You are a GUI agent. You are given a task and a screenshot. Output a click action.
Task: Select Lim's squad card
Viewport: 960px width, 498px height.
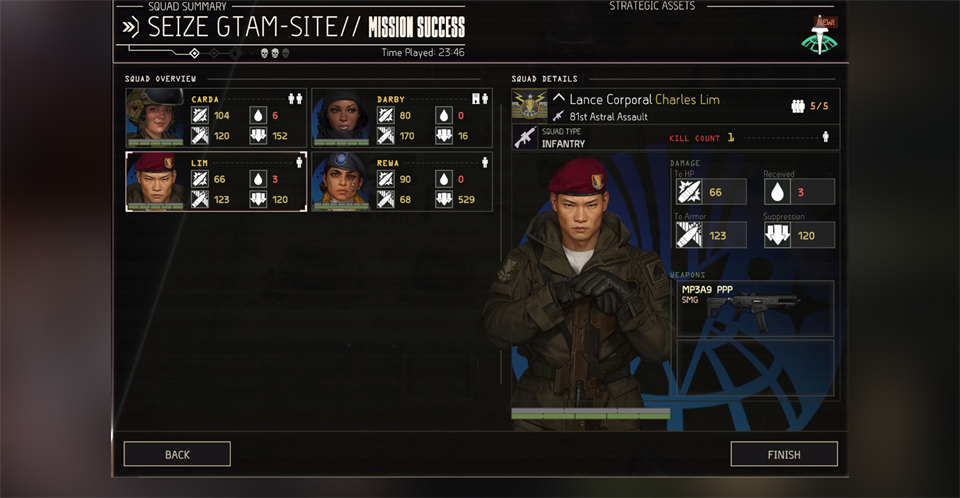(x=216, y=181)
